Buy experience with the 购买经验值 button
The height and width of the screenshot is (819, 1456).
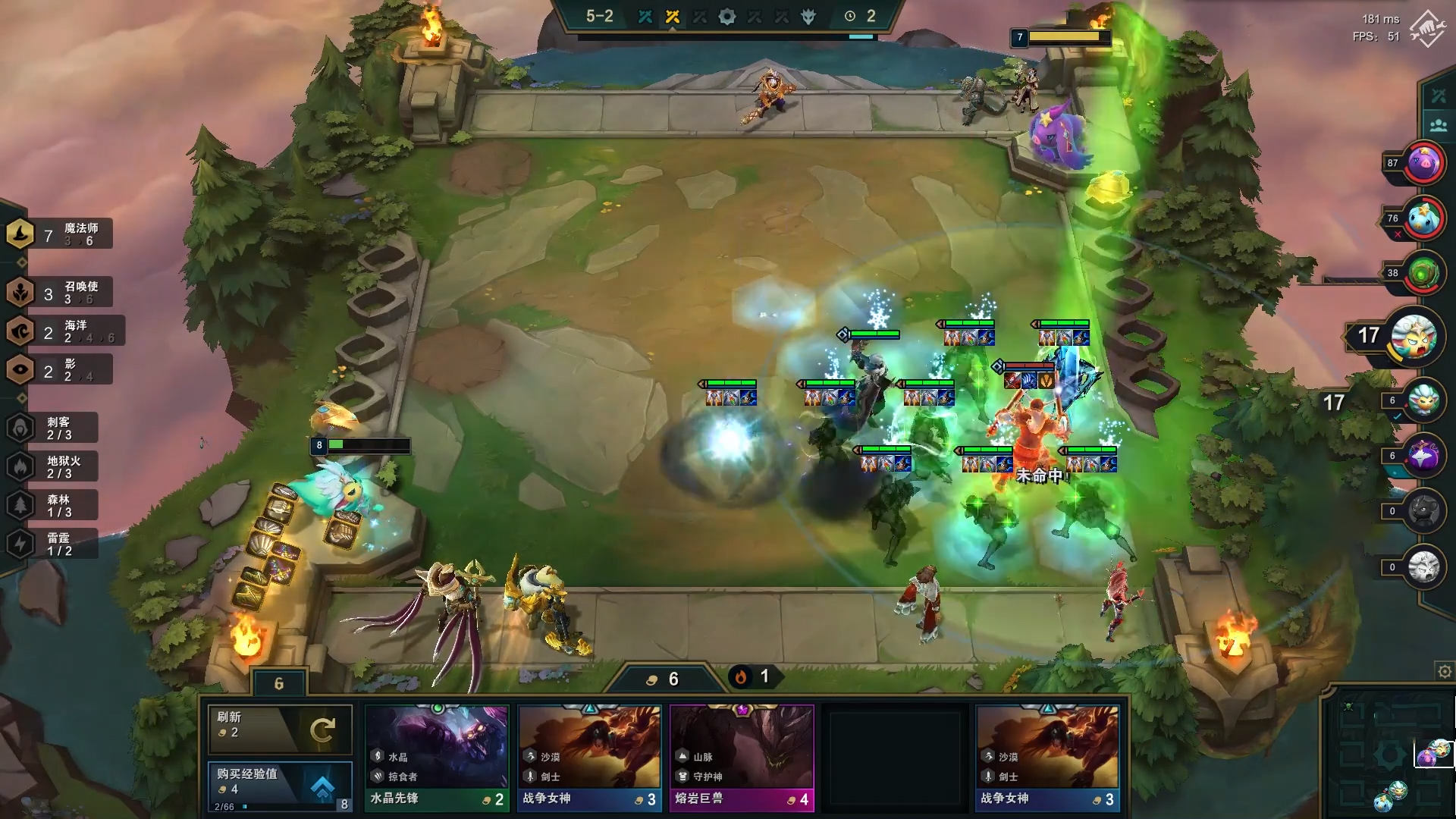click(279, 785)
